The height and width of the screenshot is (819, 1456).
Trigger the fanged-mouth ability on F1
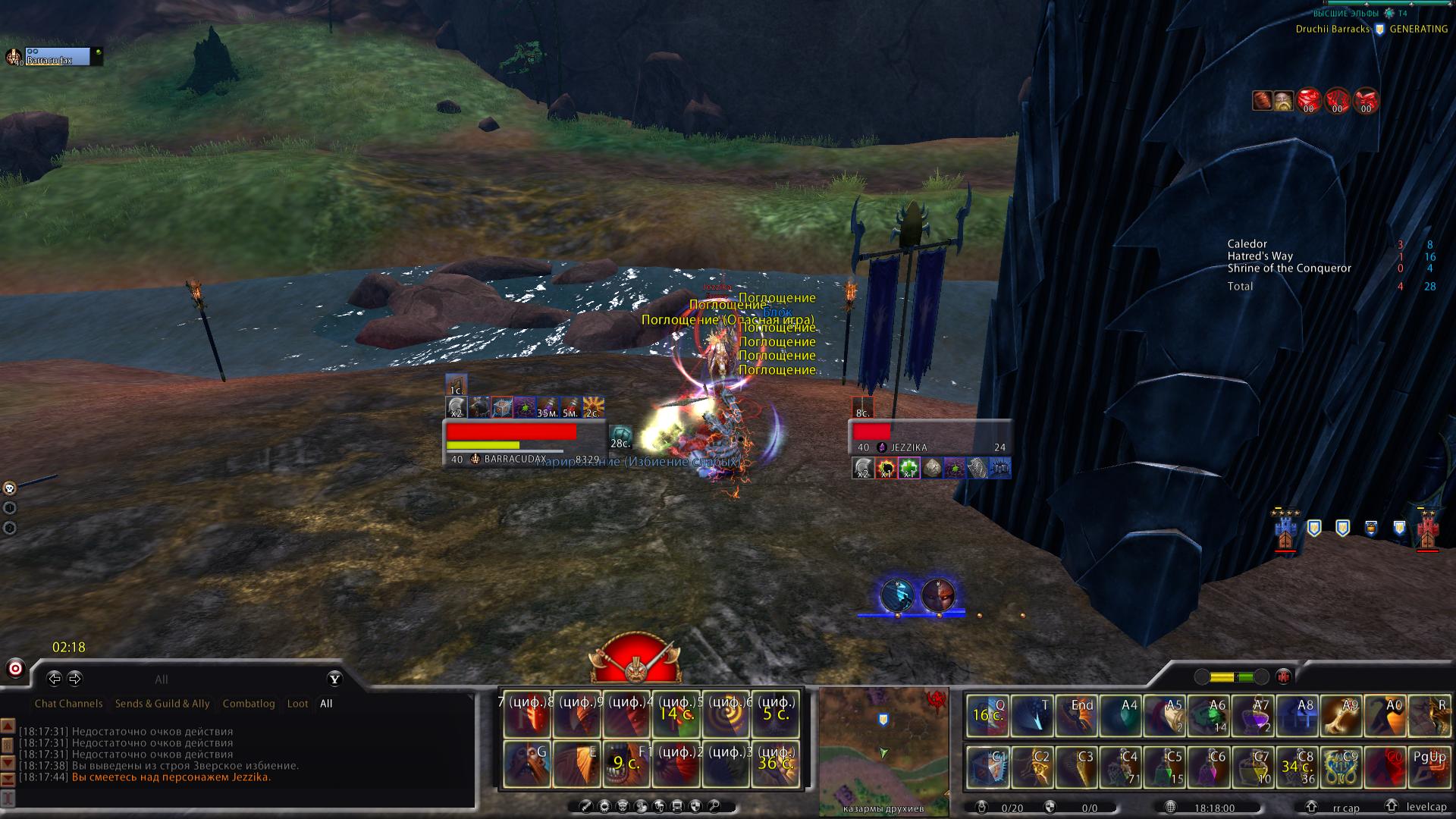pyautogui.click(x=626, y=764)
